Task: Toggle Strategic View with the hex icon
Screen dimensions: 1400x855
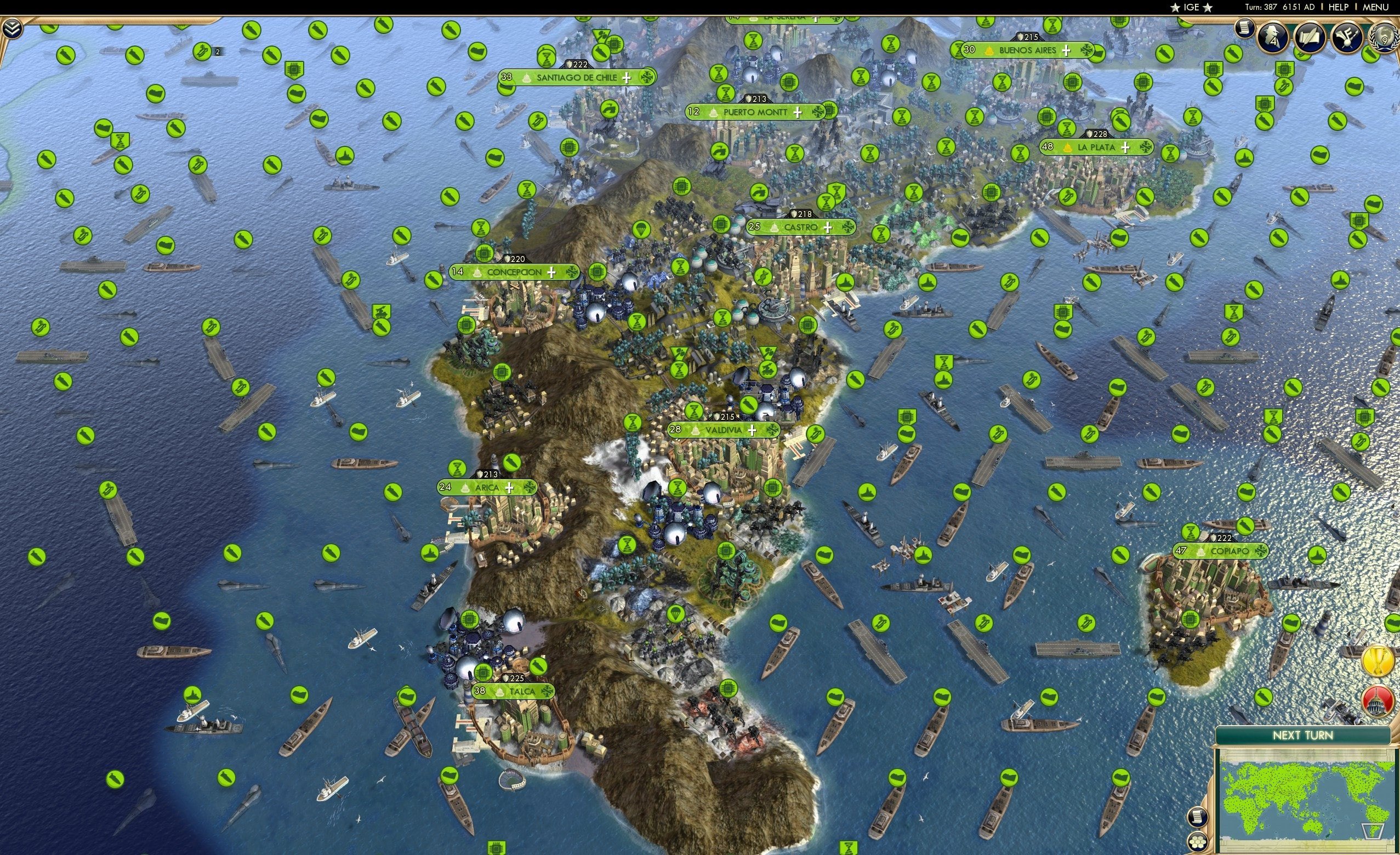Action: (1198, 842)
